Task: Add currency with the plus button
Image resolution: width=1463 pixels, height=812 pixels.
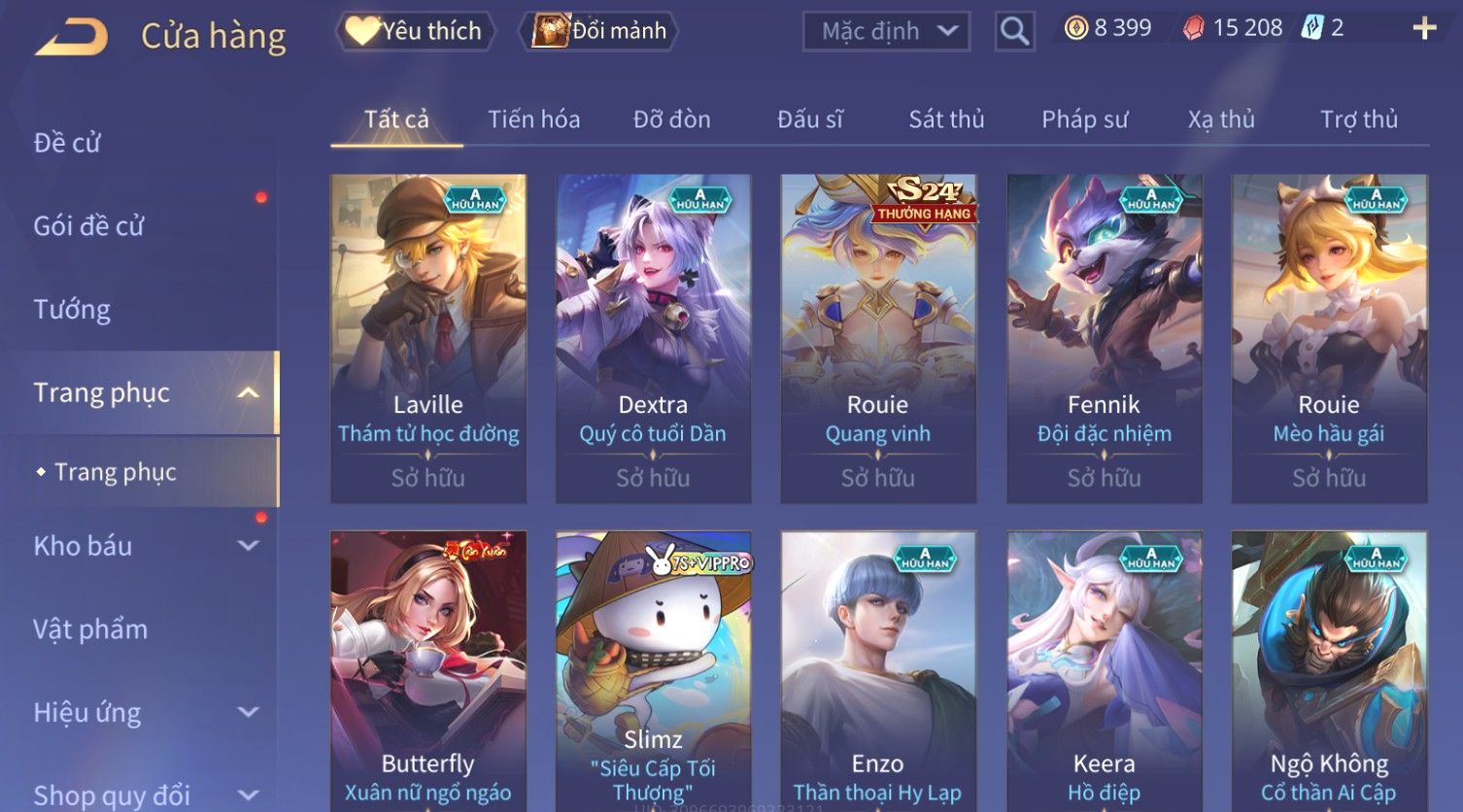Action: (x=1424, y=28)
